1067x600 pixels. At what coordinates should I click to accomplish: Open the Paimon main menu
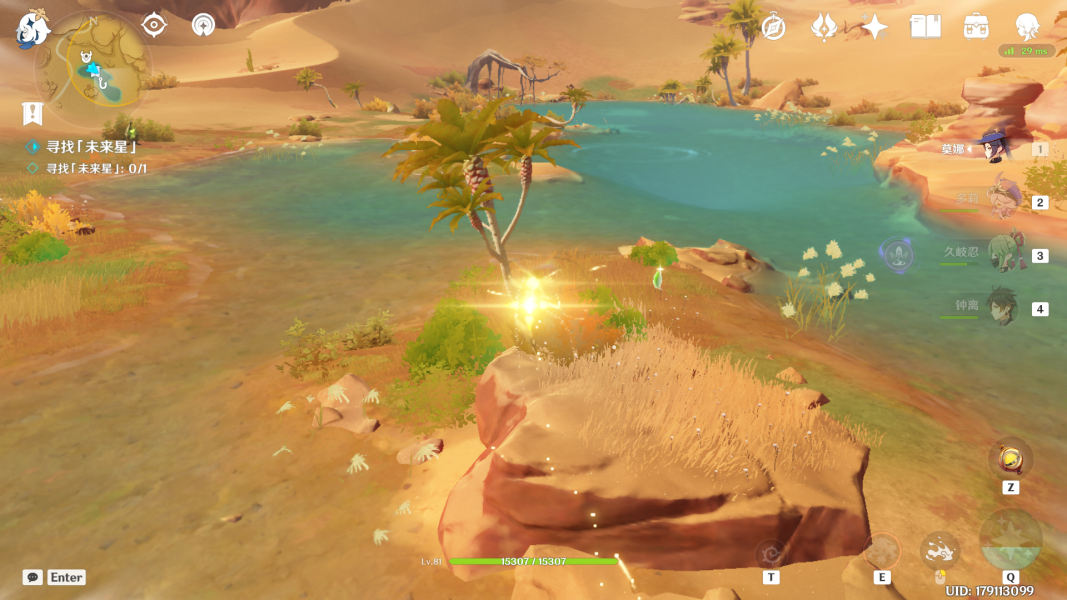[x=32, y=30]
